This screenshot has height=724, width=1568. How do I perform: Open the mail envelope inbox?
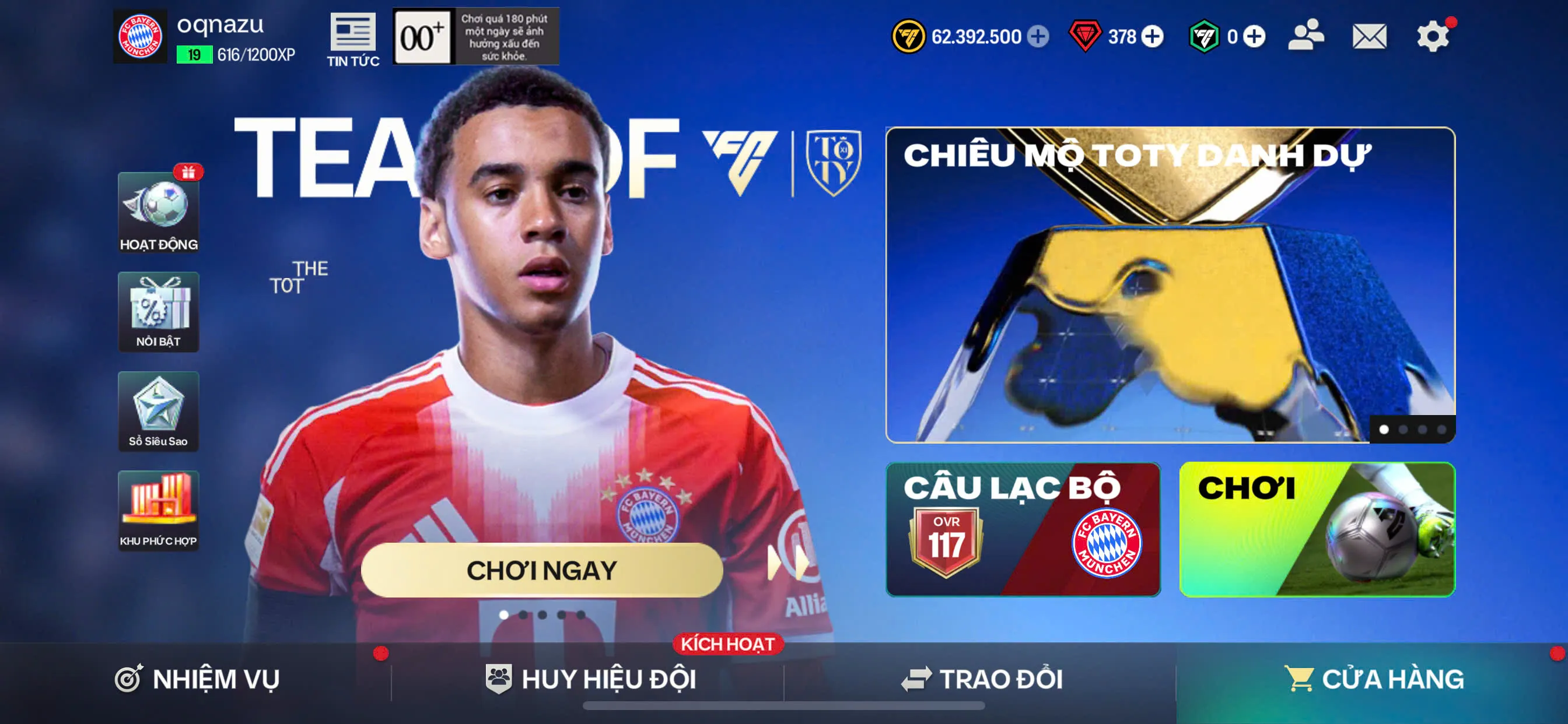1369,37
